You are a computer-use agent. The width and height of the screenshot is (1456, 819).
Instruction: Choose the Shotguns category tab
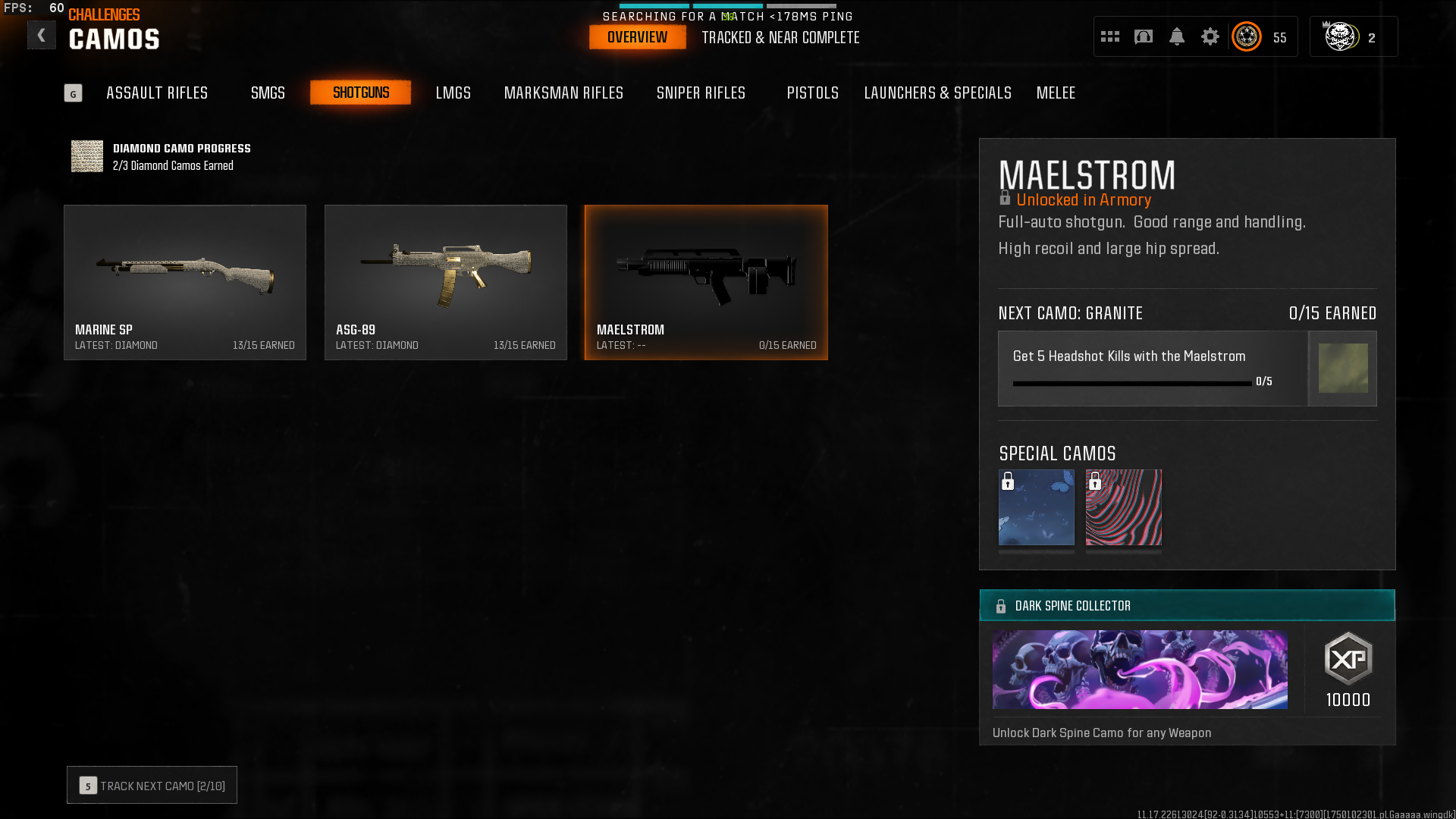361,93
